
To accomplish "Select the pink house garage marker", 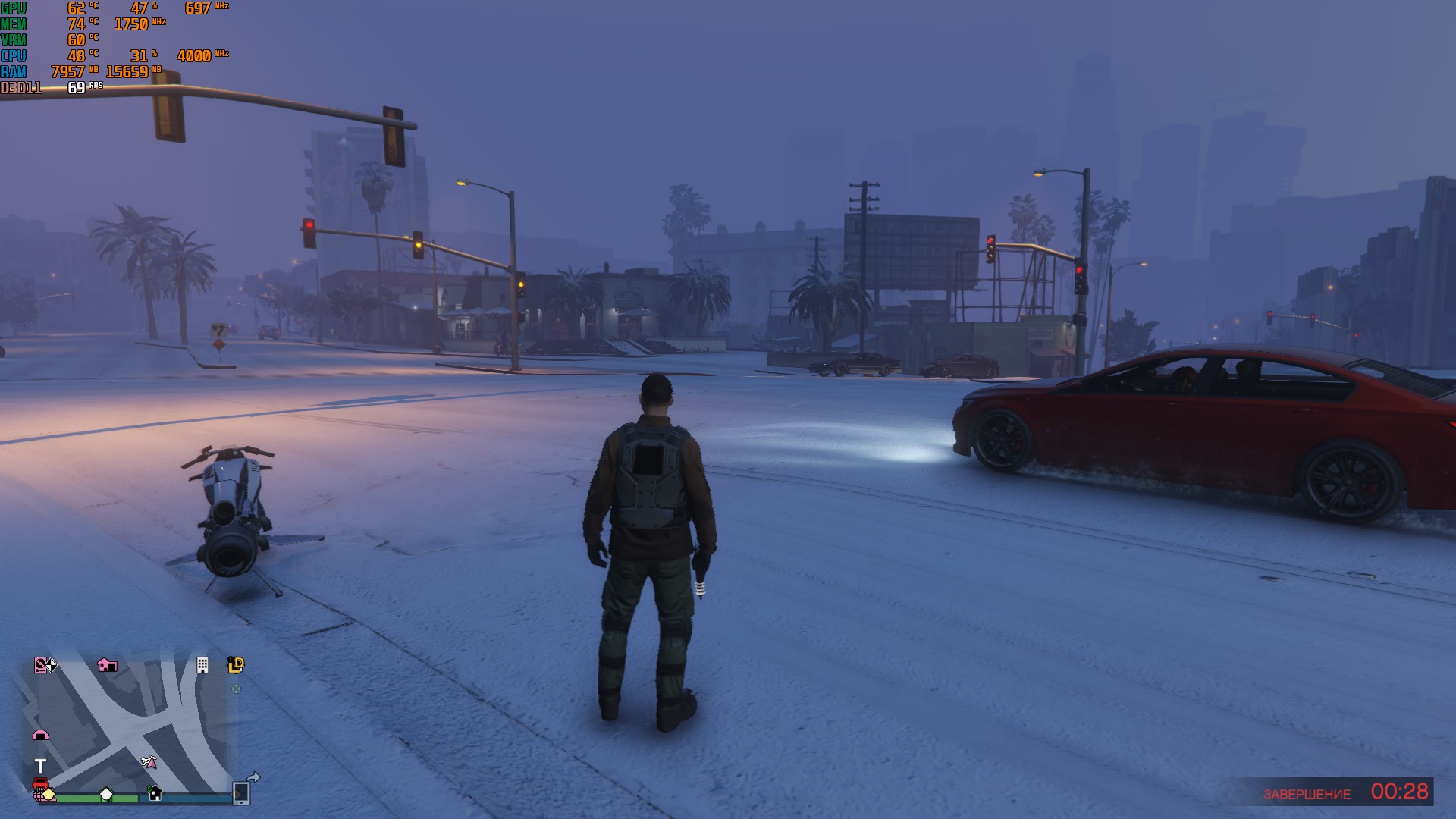I will click(x=107, y=665).
